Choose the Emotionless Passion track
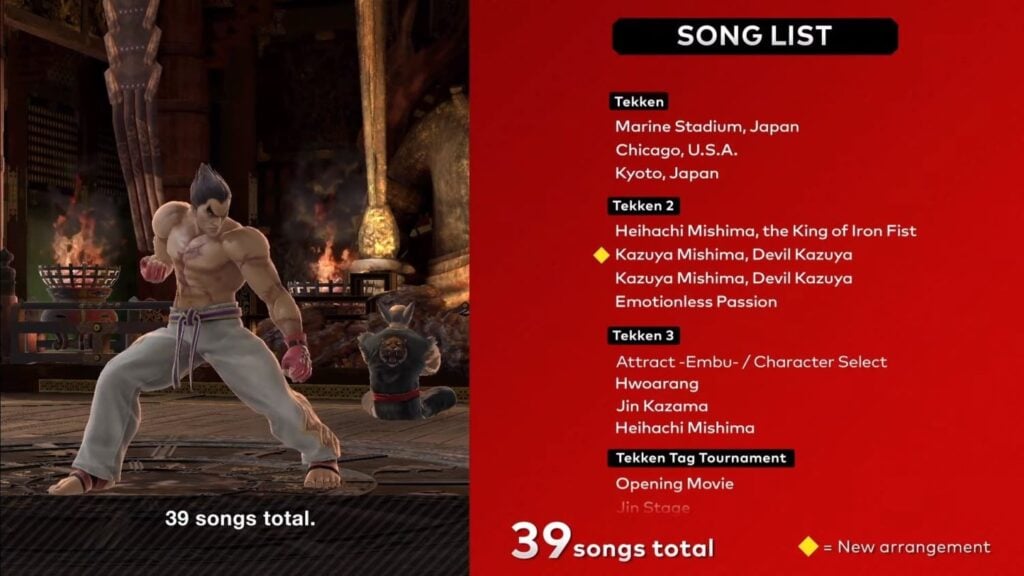 coord(696,301)
